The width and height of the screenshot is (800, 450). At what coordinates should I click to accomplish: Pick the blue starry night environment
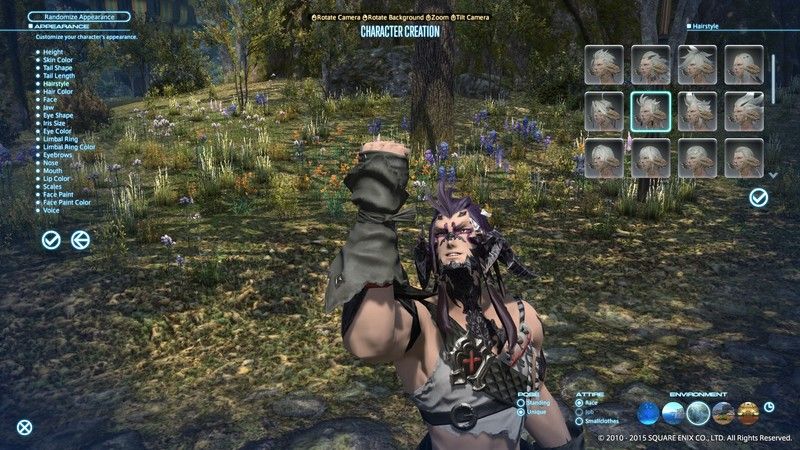point(649,413)
